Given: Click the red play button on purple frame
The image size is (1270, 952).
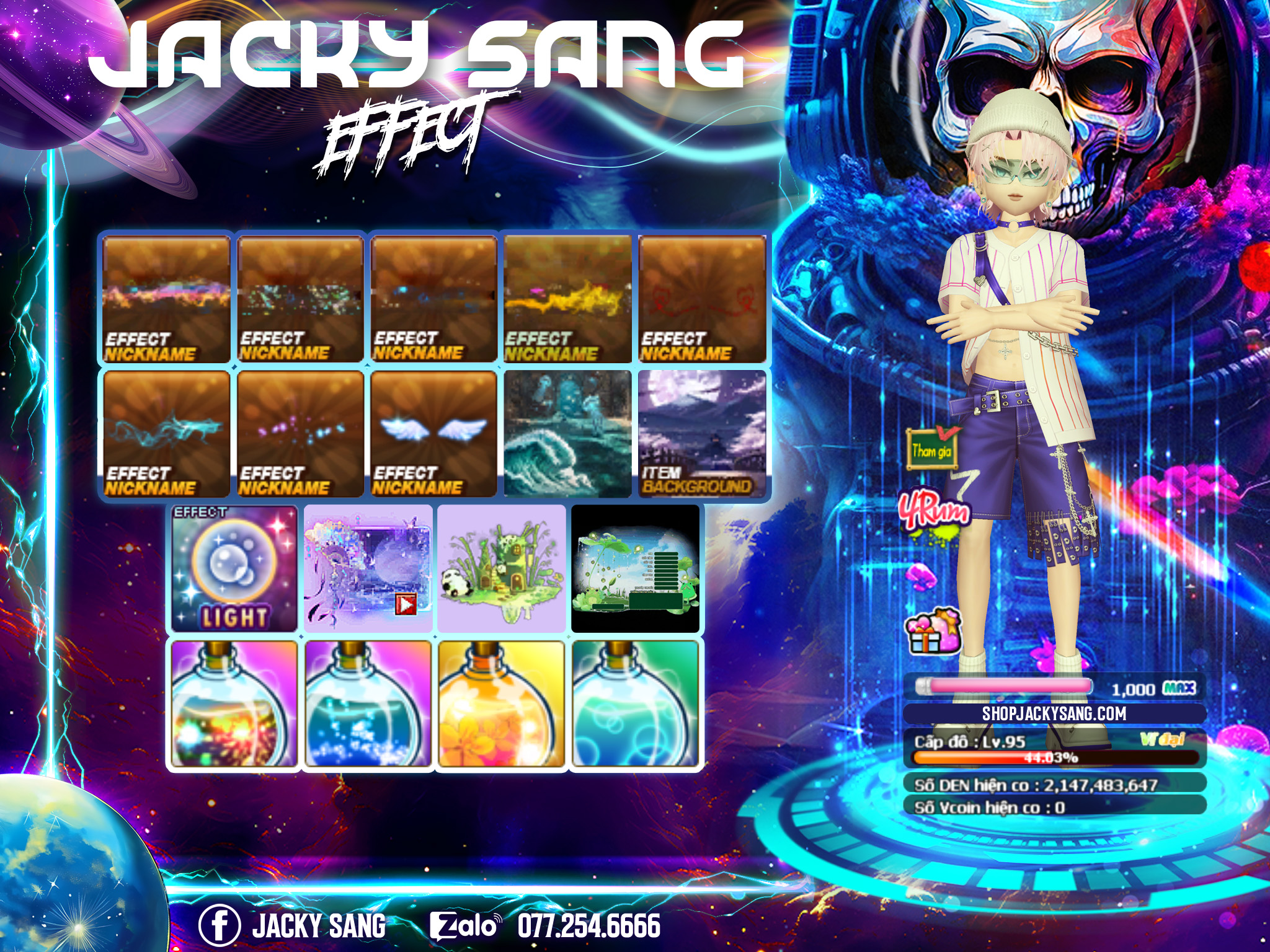Looking at the screenshot, I should [406, 603].
